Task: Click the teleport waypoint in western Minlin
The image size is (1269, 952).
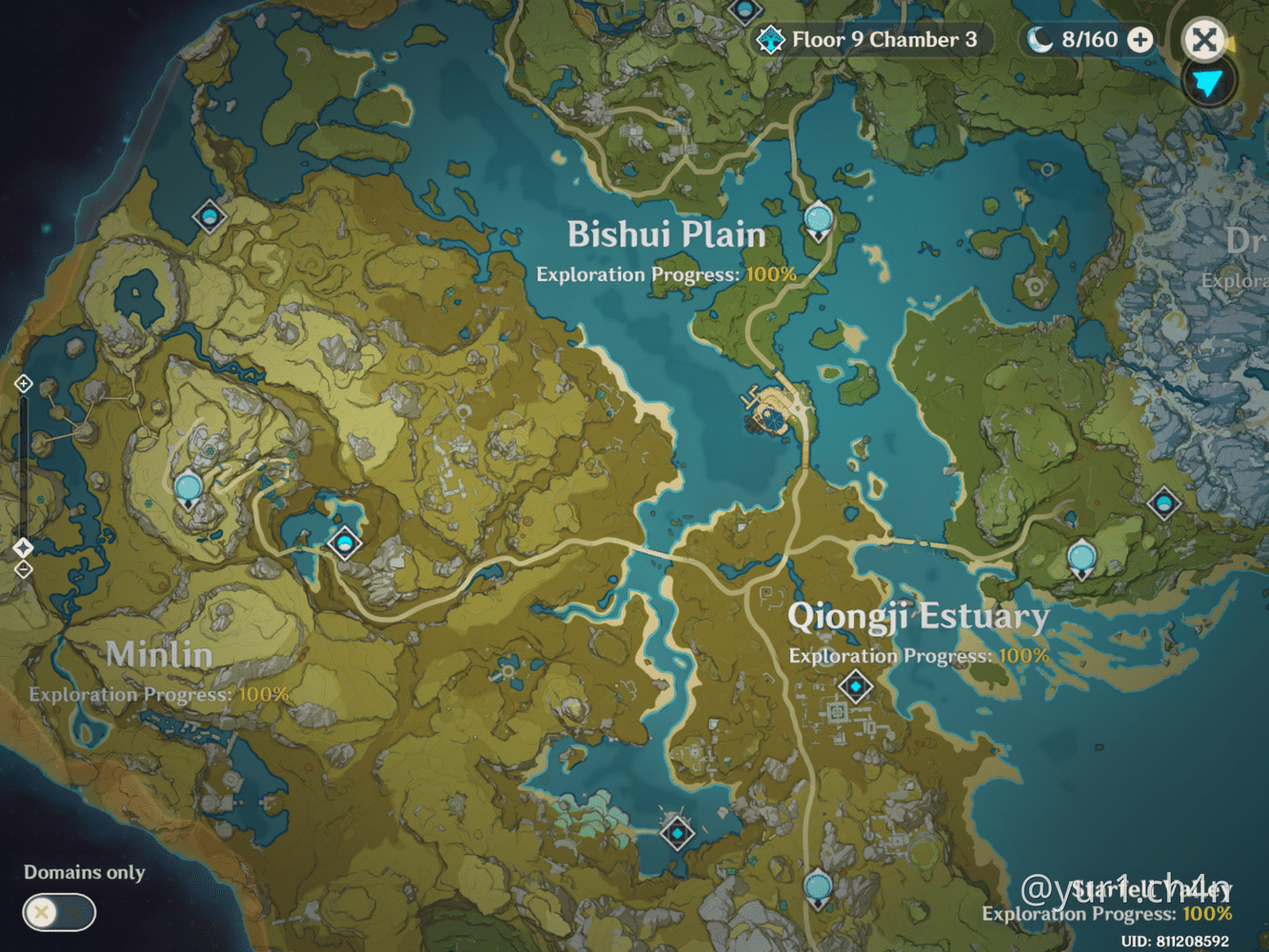Action: tap(344, 544)
